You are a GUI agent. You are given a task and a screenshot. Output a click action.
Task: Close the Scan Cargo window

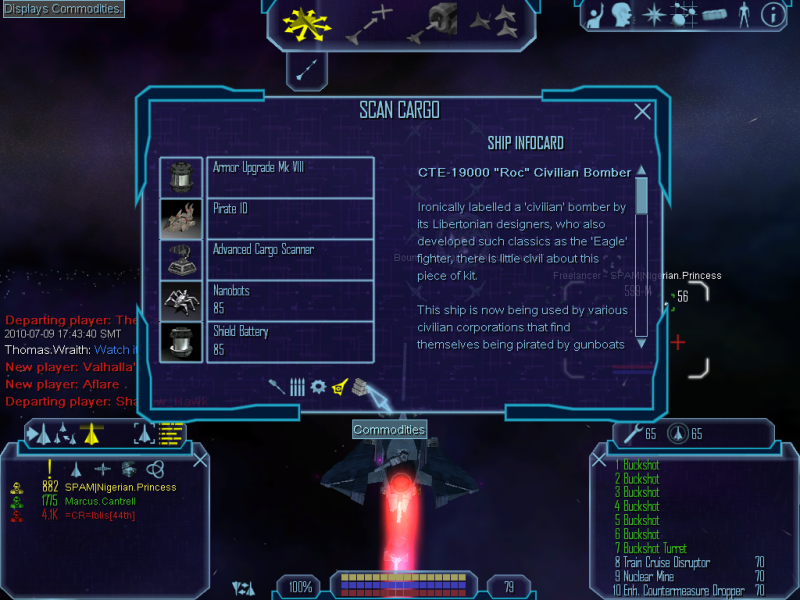click(x=643, y=112)
